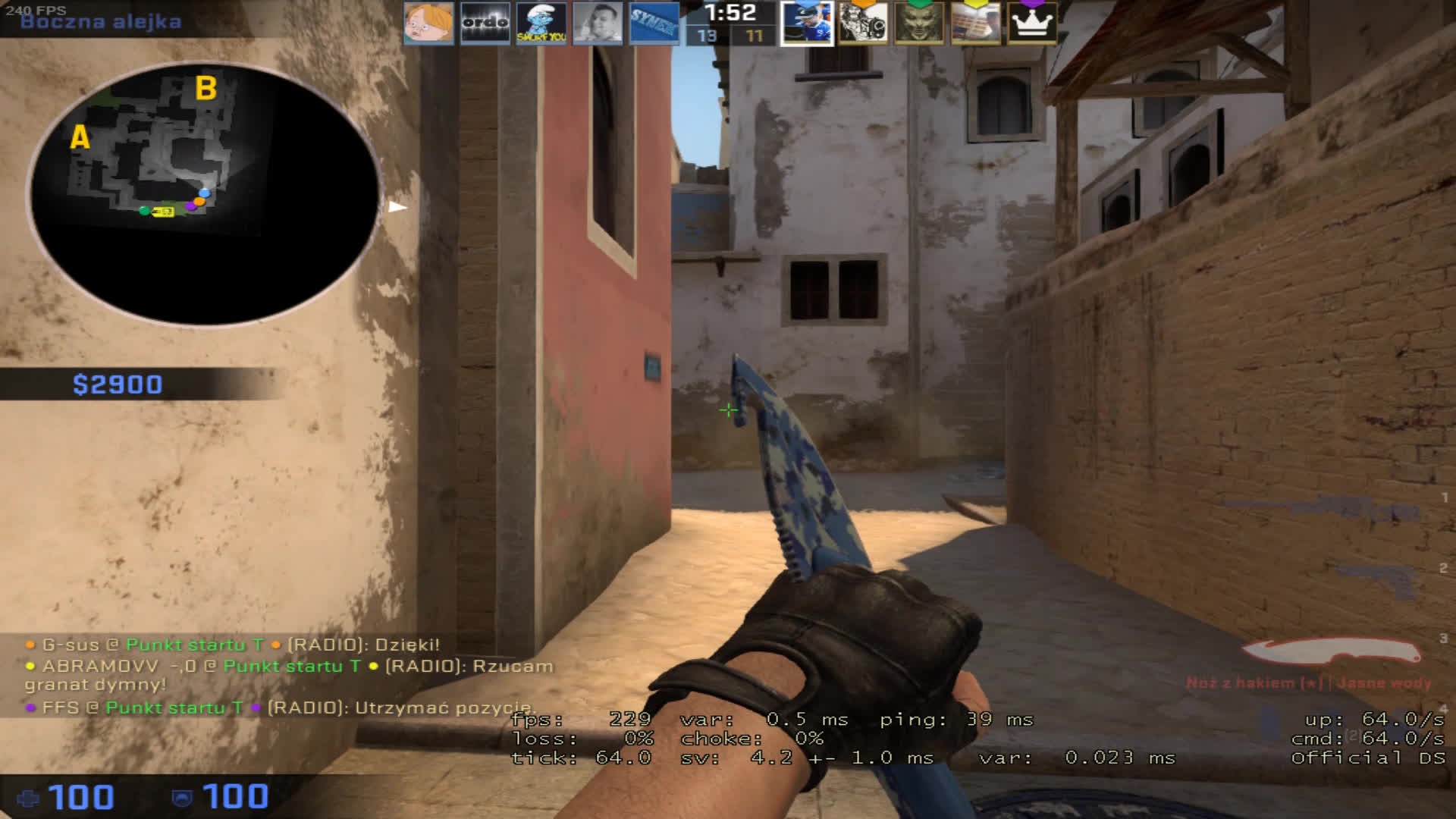Click the A bombsite marker on radar
The width and height of the screenshot is (1456, 819).
[80, 138]
